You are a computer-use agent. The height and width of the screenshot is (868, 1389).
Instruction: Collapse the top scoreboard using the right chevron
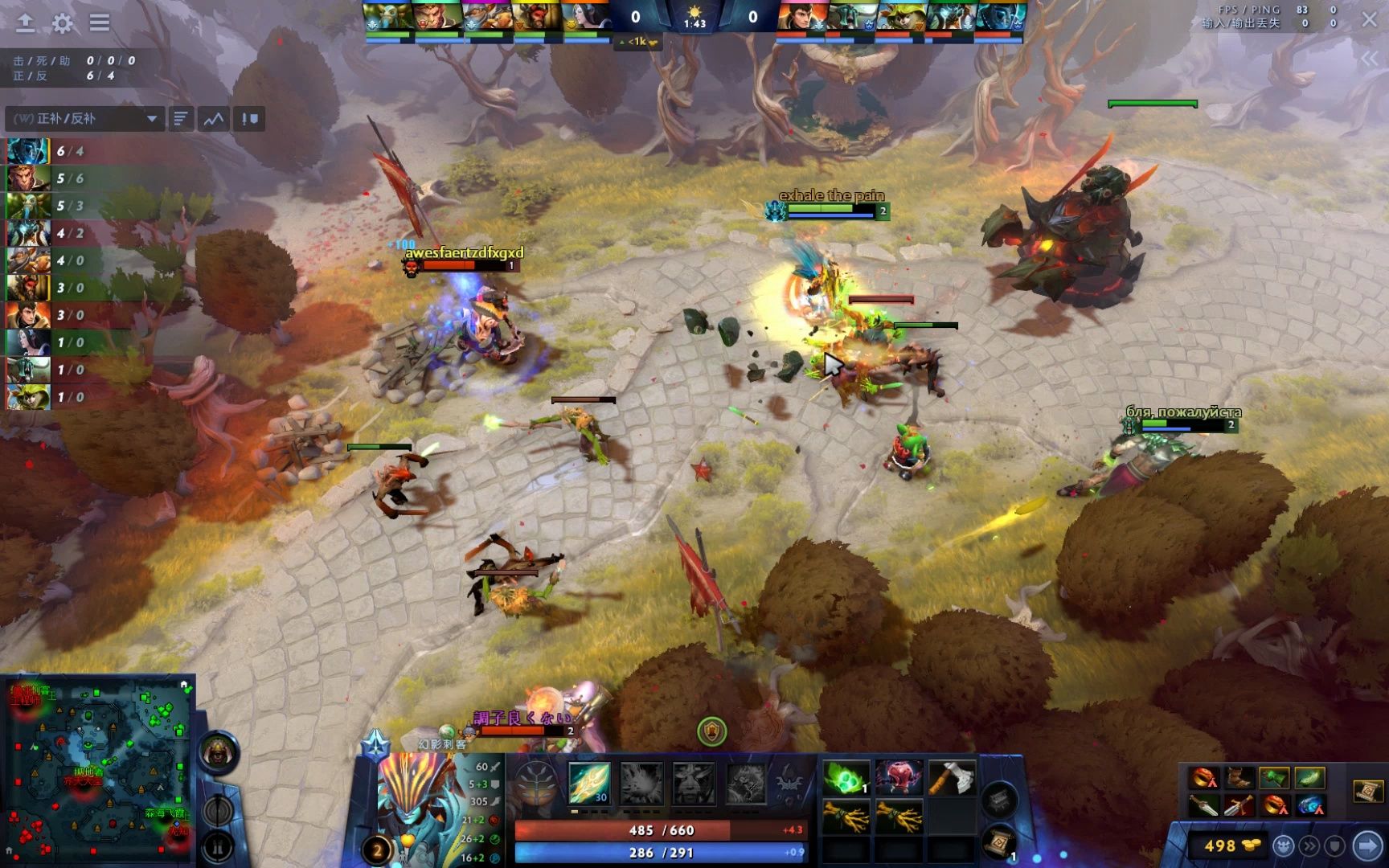1368,56
